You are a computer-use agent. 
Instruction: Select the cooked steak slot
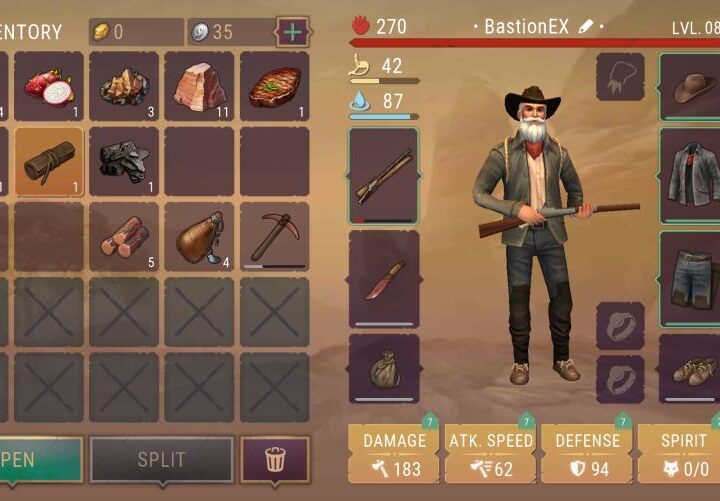click(x=274, y=87)
